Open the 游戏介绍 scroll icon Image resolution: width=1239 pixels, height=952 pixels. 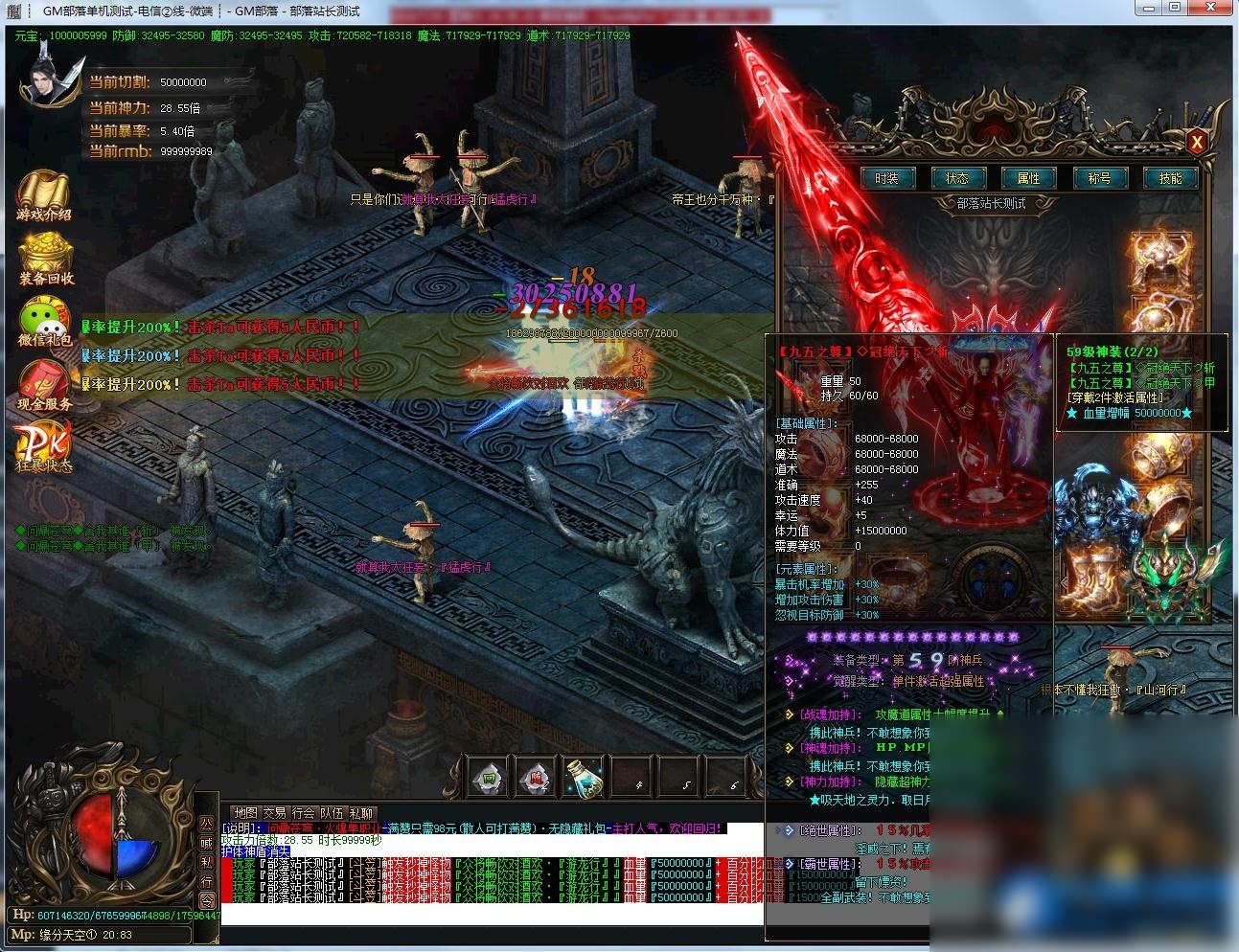[x=43, y=195]
